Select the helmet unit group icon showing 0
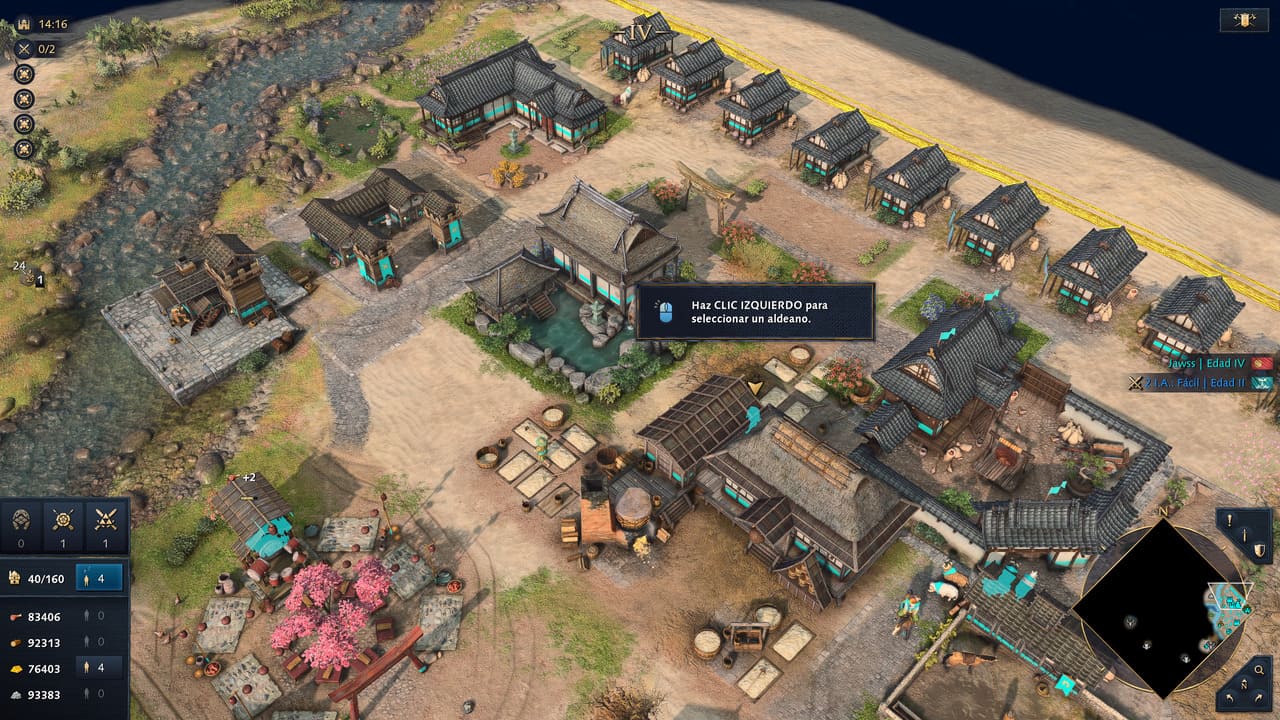The height and width of the screenshot is (720, 1280). point(21,519)
